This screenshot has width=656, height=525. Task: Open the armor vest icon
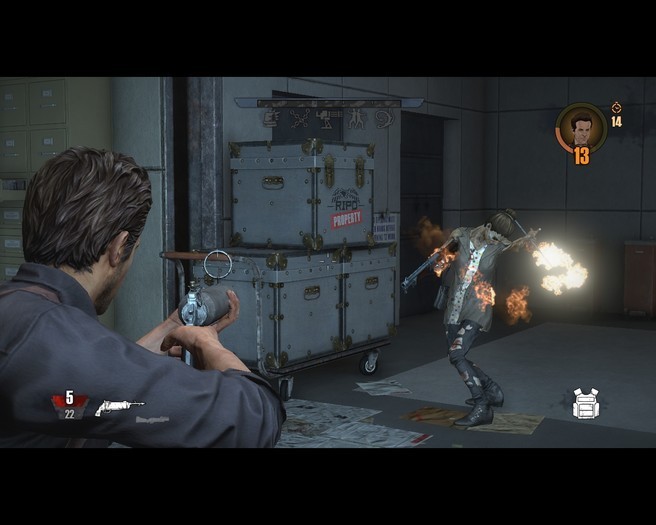point(586,403)
